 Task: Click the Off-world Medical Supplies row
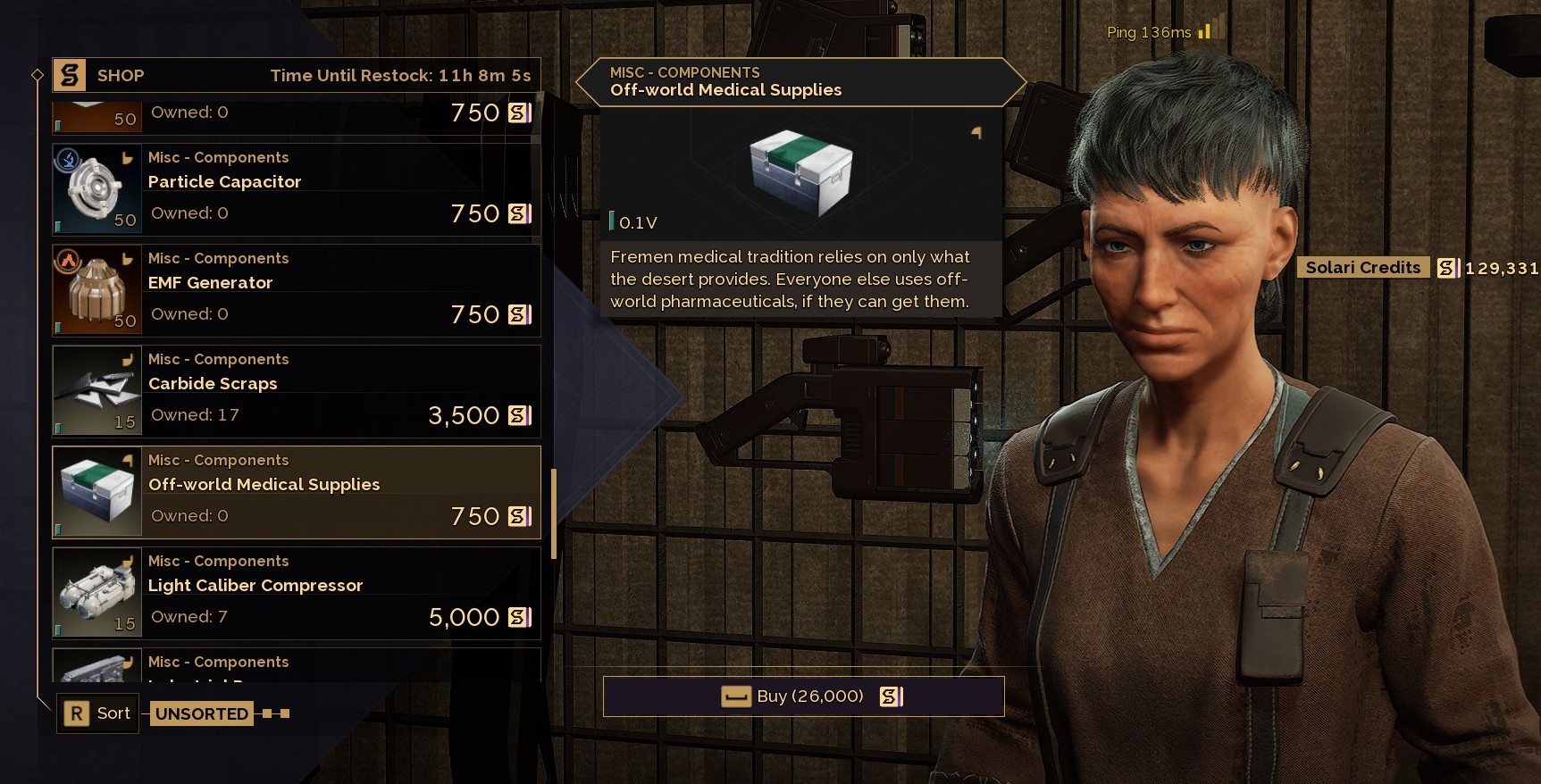[339, 493]
